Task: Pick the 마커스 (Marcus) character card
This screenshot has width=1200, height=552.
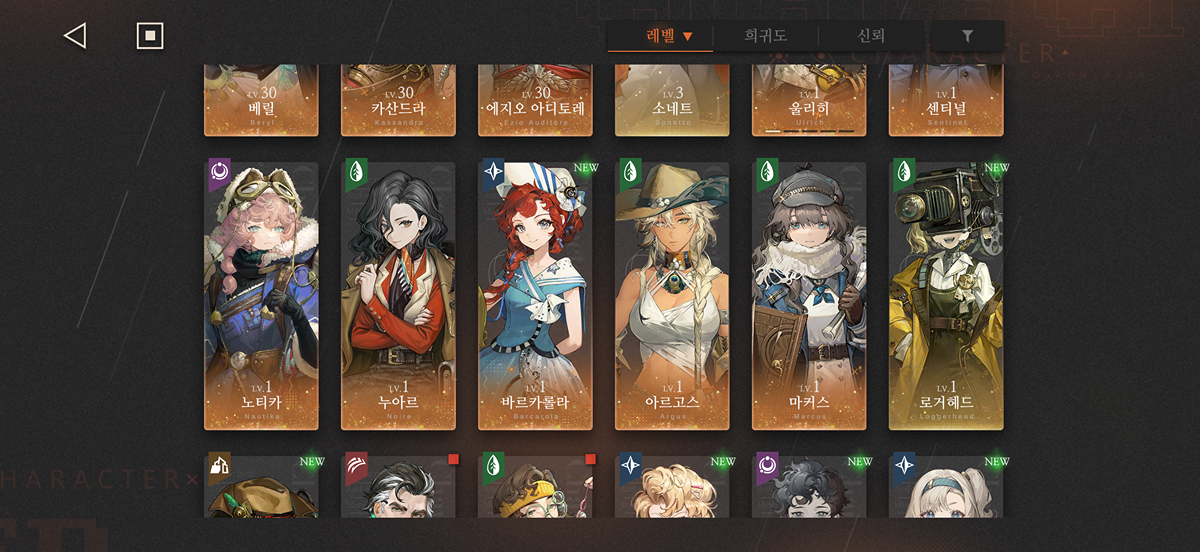Action: point(809,295)
